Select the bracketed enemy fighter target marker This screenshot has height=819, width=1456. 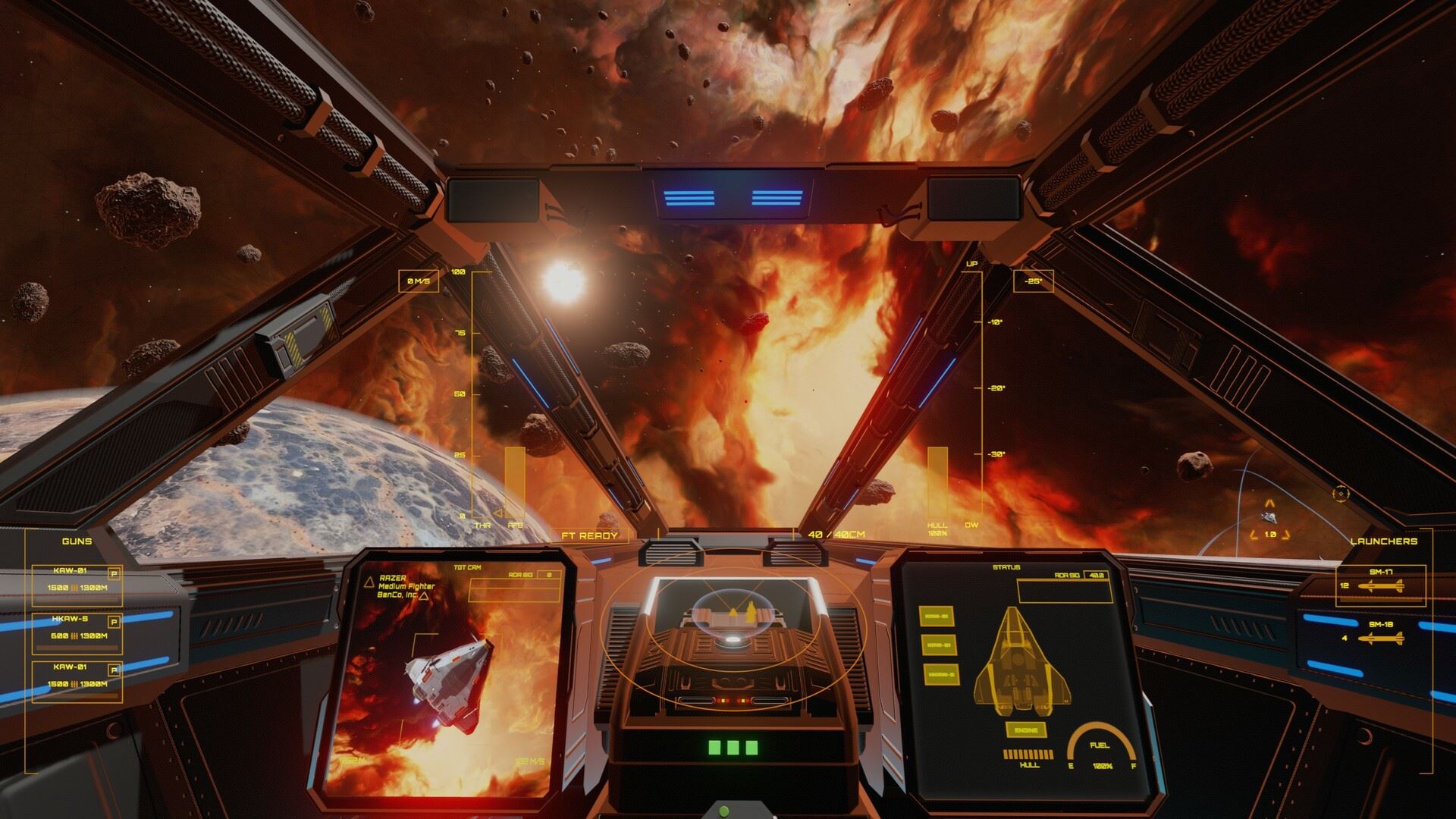point(1269,517)
